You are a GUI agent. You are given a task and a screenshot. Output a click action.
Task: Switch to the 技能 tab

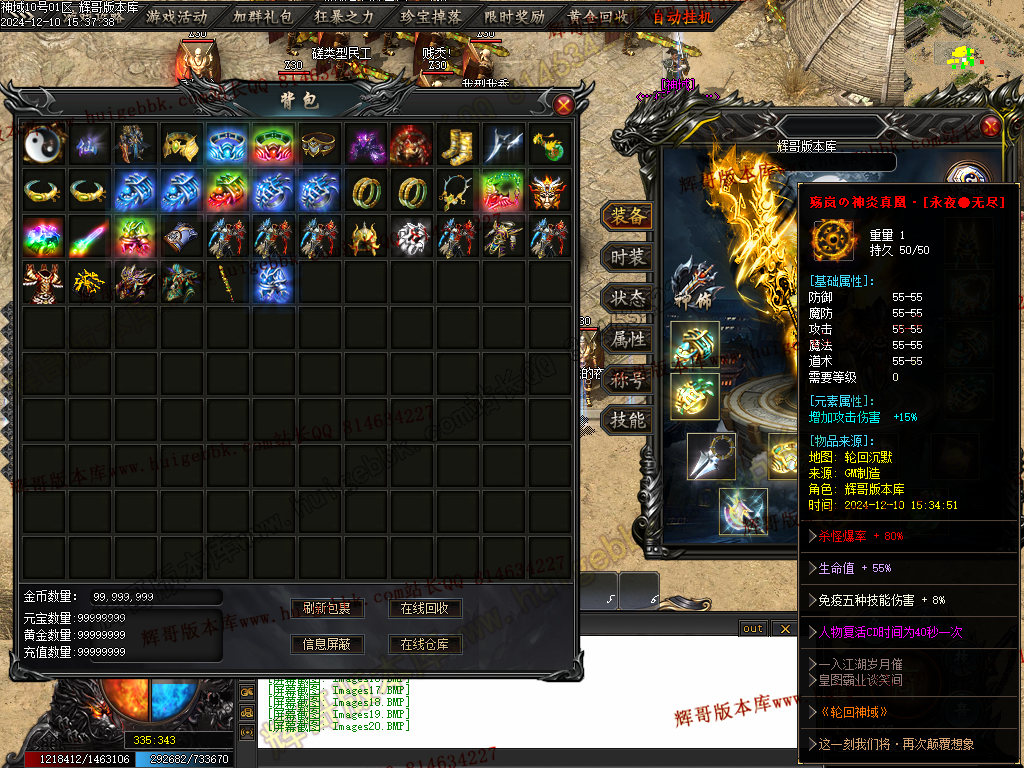click(x=628, y=420)
